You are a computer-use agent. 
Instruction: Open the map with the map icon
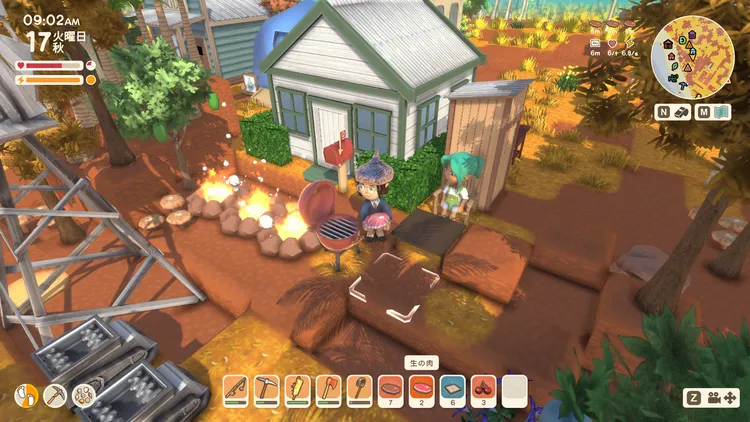[x=724, y=112]
